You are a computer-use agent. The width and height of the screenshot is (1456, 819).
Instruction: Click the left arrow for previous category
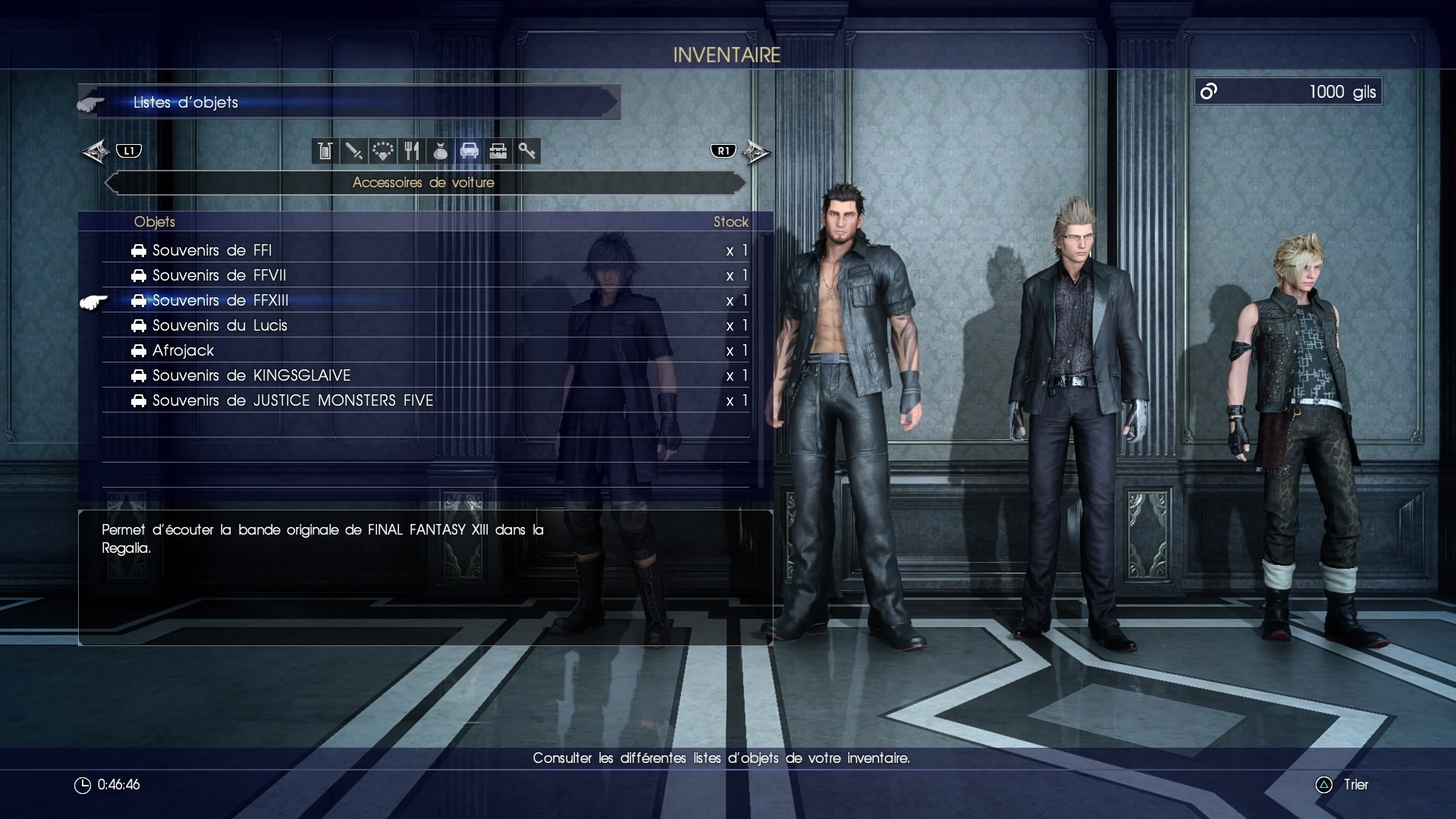(96, 152)
